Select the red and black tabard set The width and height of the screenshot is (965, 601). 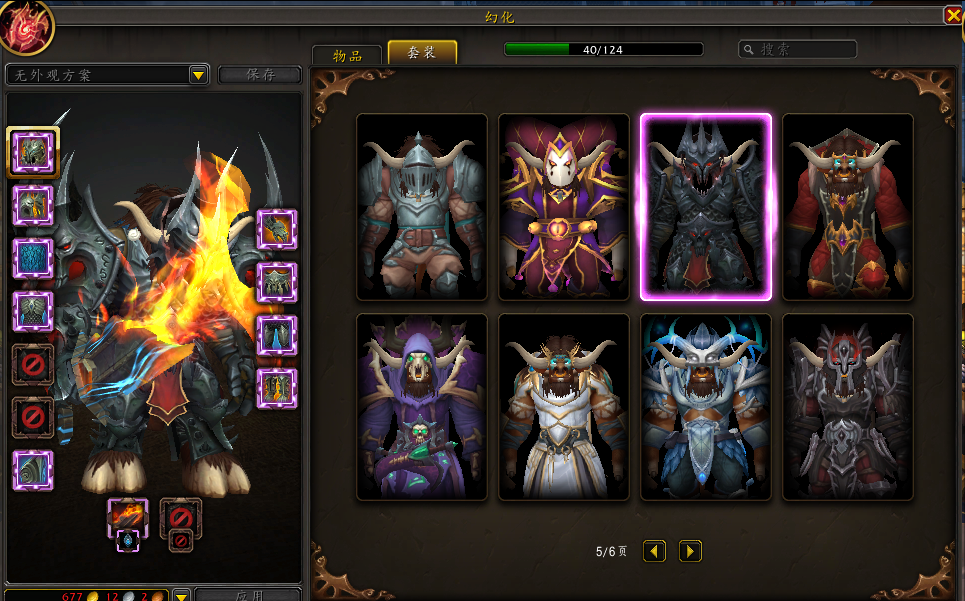coord(848,207)
